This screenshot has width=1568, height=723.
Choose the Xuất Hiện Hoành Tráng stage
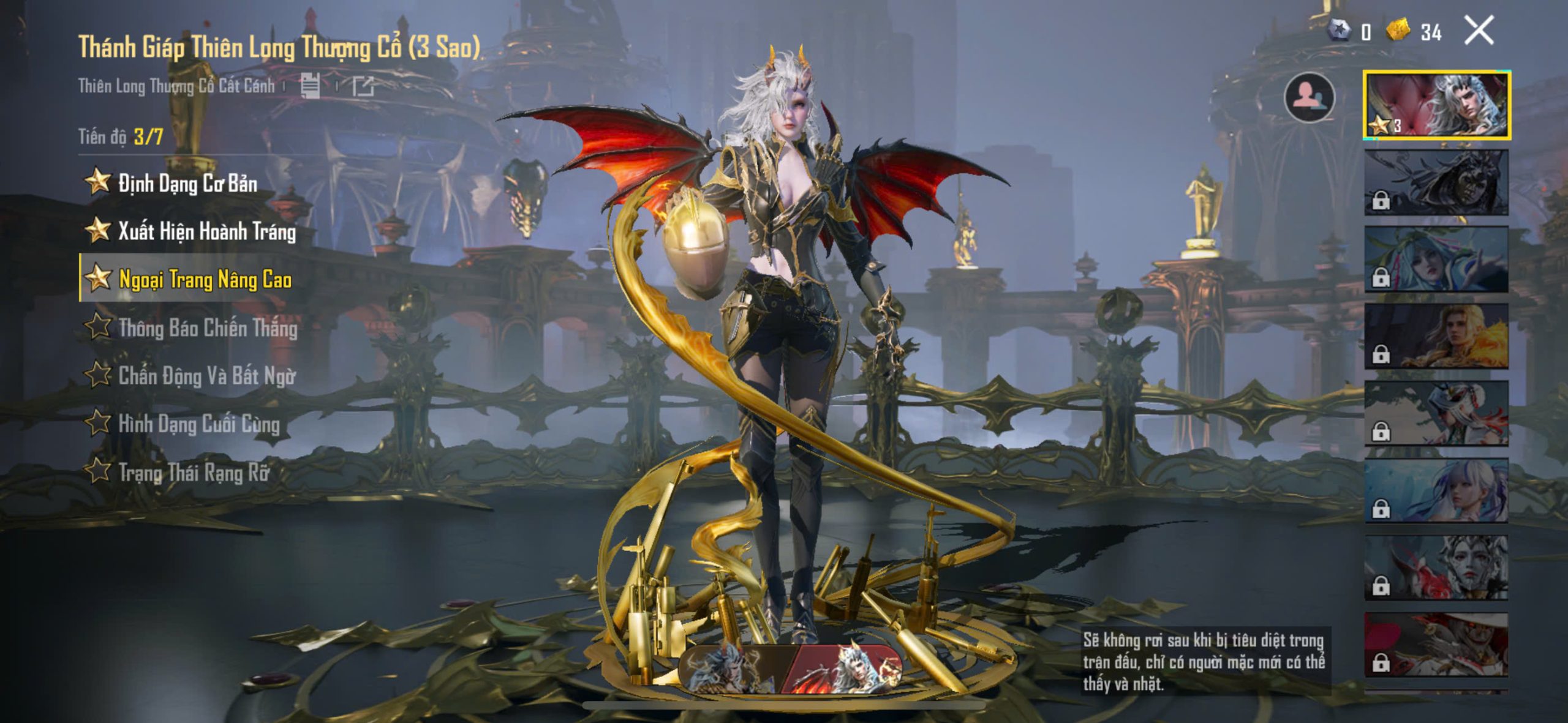click(206, 231)
